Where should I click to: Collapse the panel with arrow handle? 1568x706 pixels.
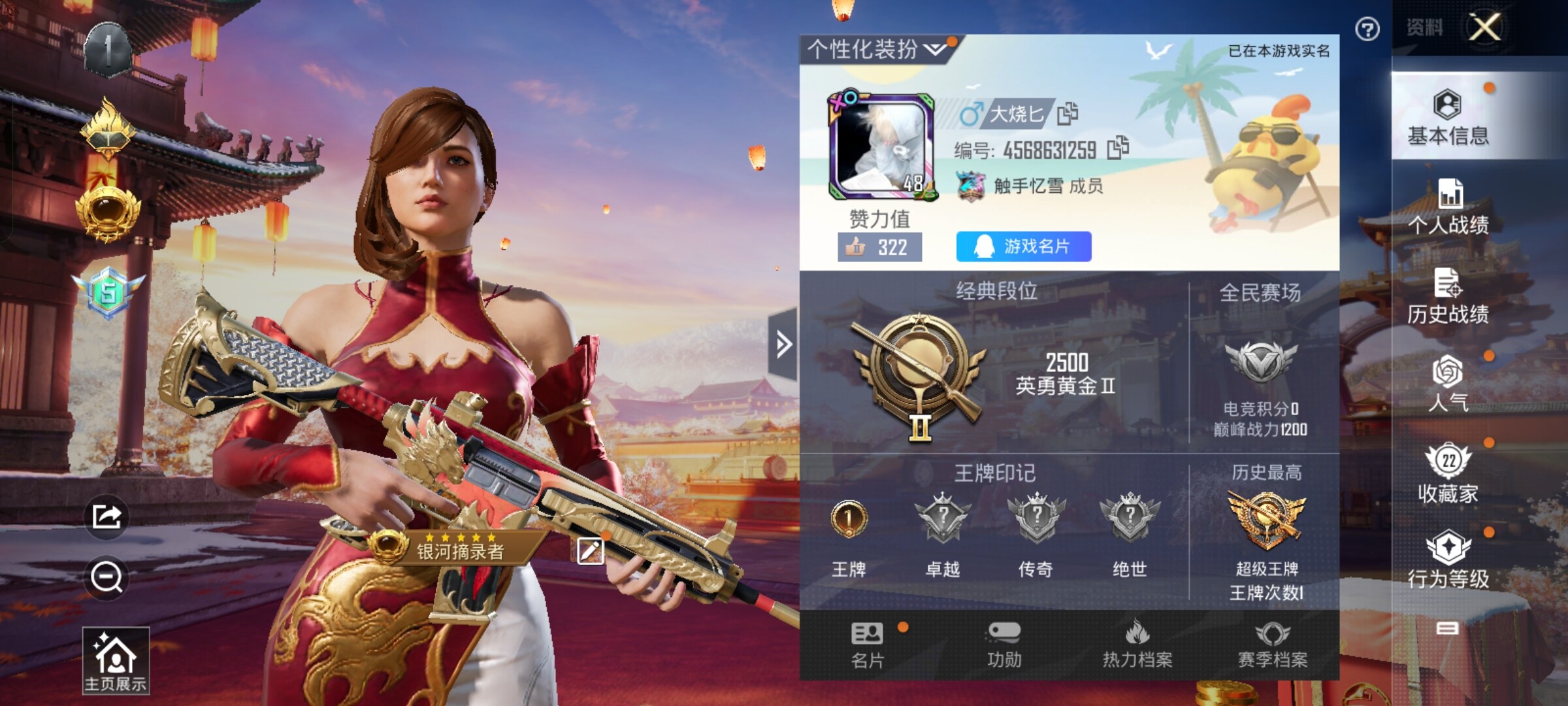coord(783,344)
